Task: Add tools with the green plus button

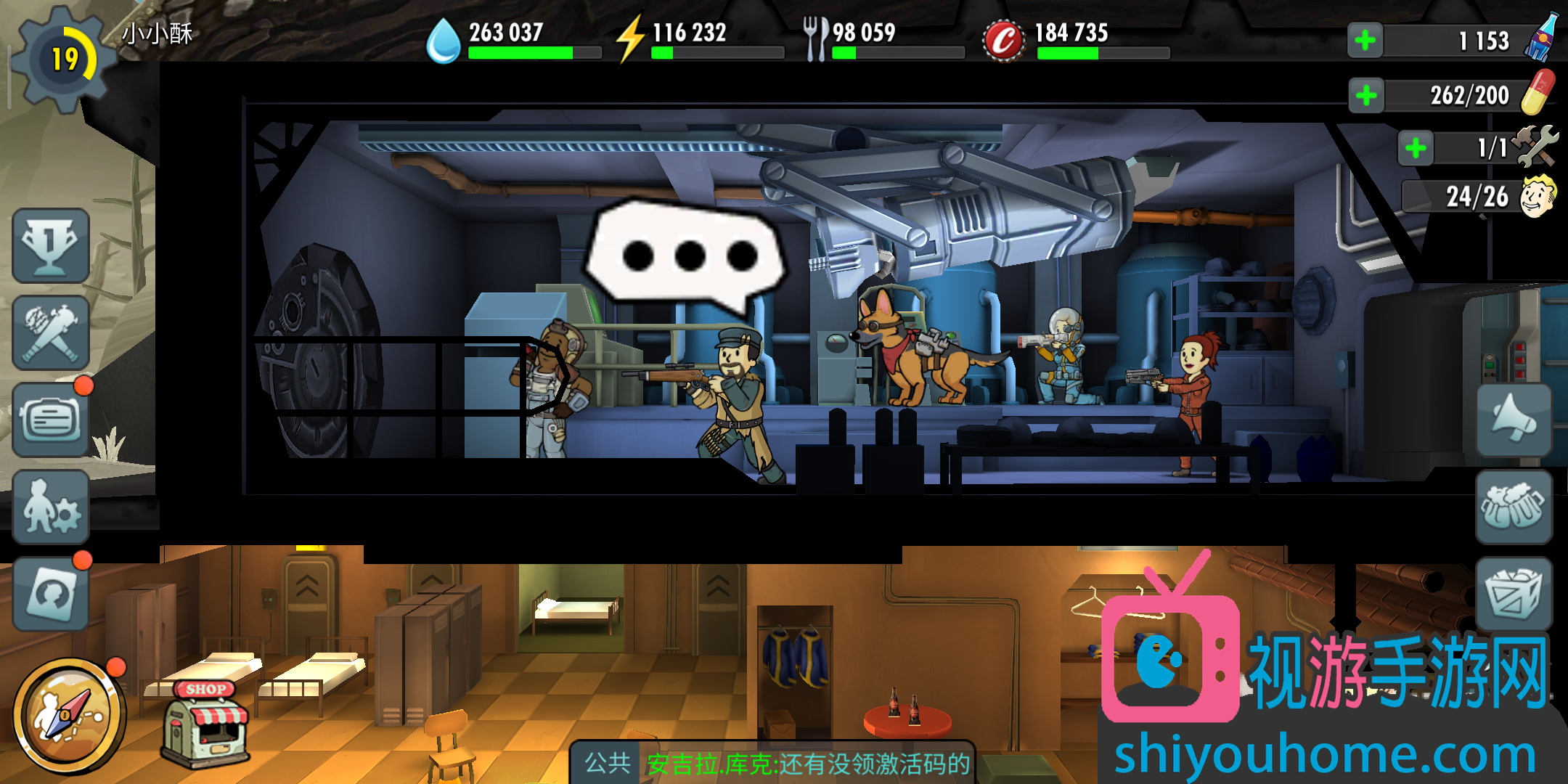Action: [1416, 149]
